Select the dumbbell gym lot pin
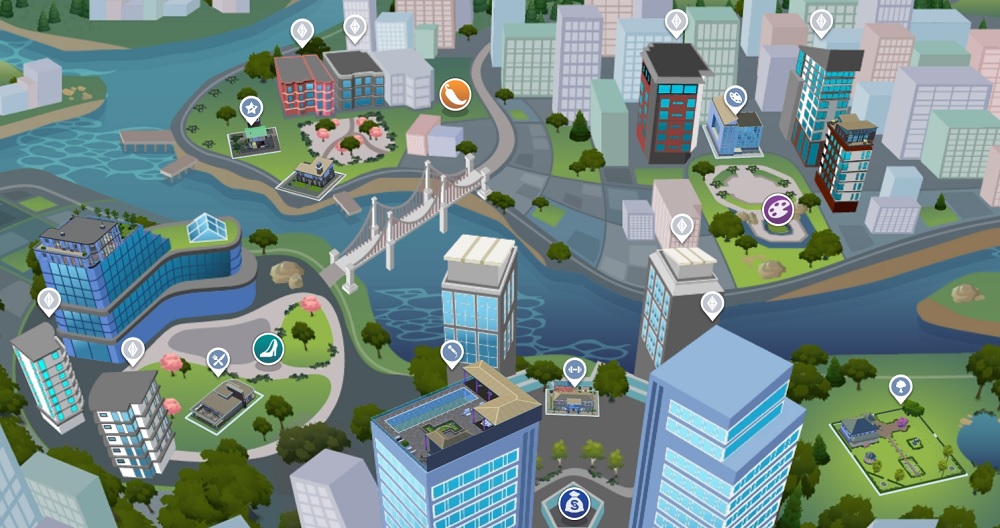1000x528 pixels. 574,370
